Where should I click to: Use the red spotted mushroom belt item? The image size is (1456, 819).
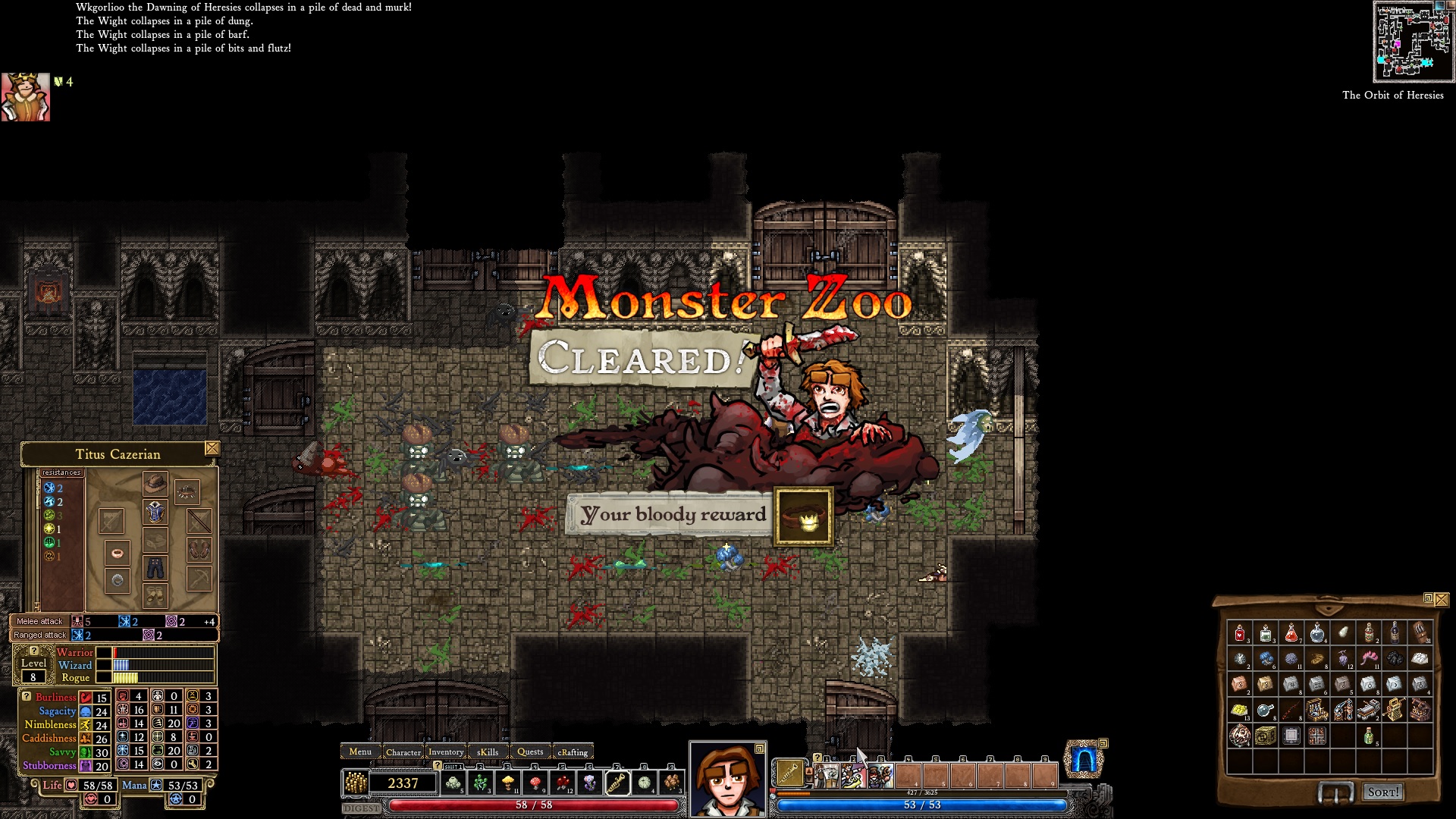(535, 783)
